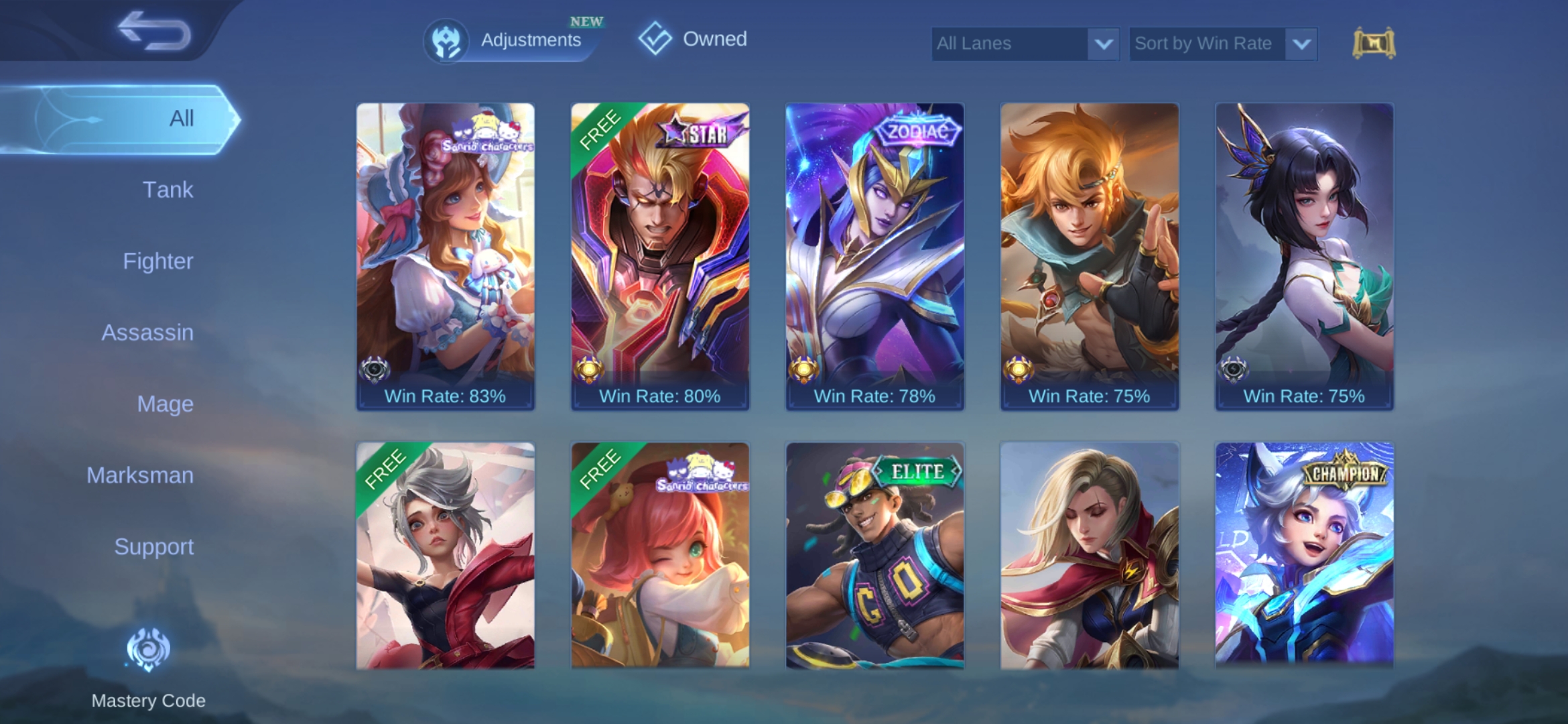Filter by Assassin role
The image size is (1568, 724).
(x=147, y=333)
